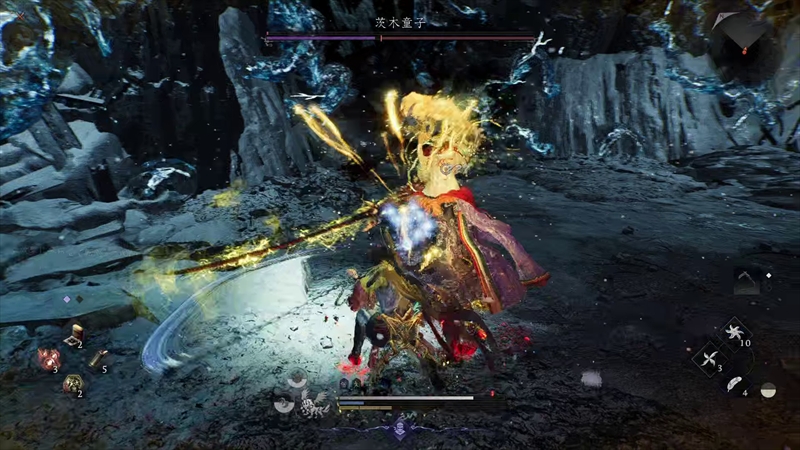Select the multi-pointed shuriken slot with count 10
Screen dimensions: 800x450
click(736, 335)
